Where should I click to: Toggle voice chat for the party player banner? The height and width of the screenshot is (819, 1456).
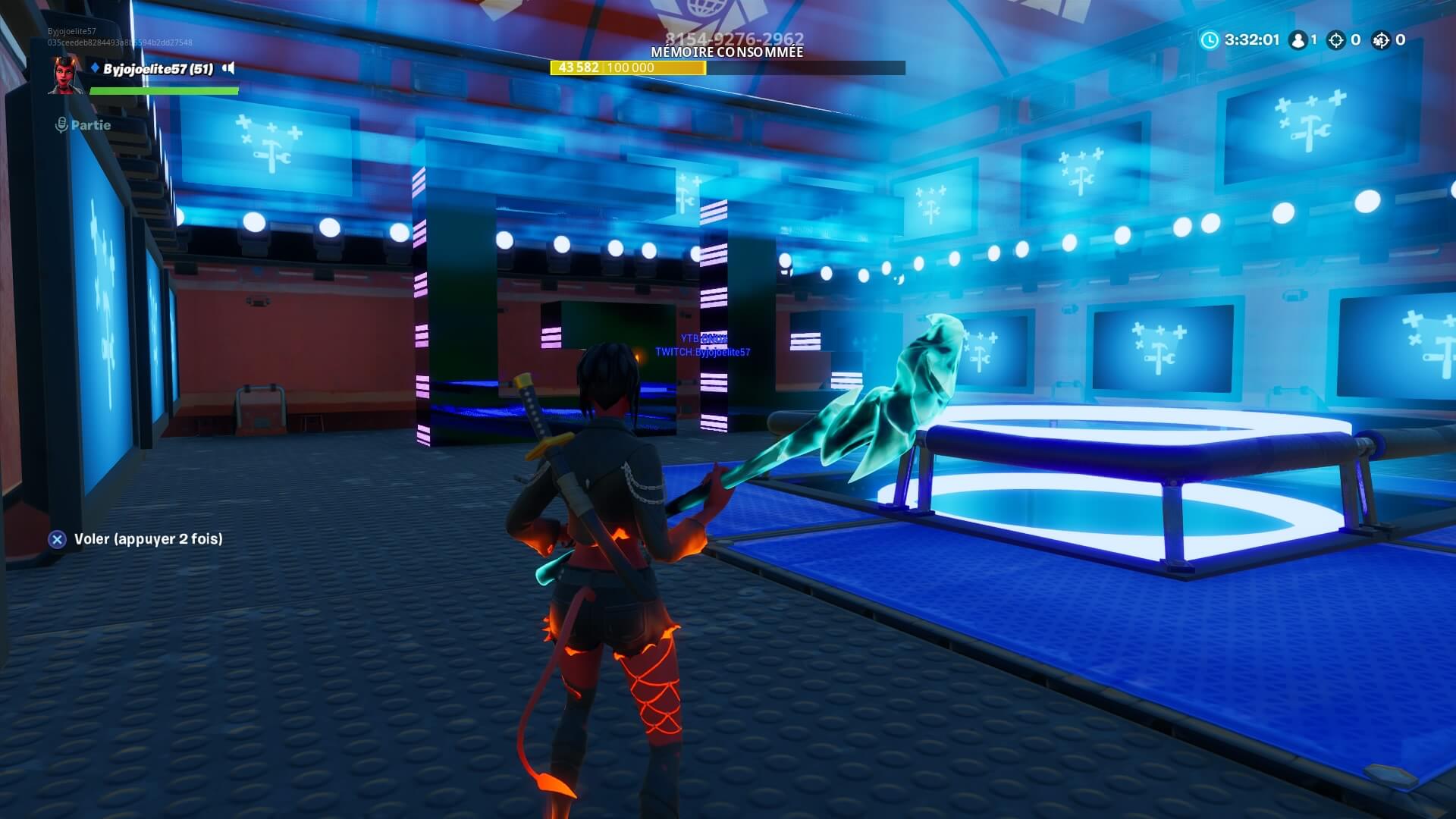(228, 67)
